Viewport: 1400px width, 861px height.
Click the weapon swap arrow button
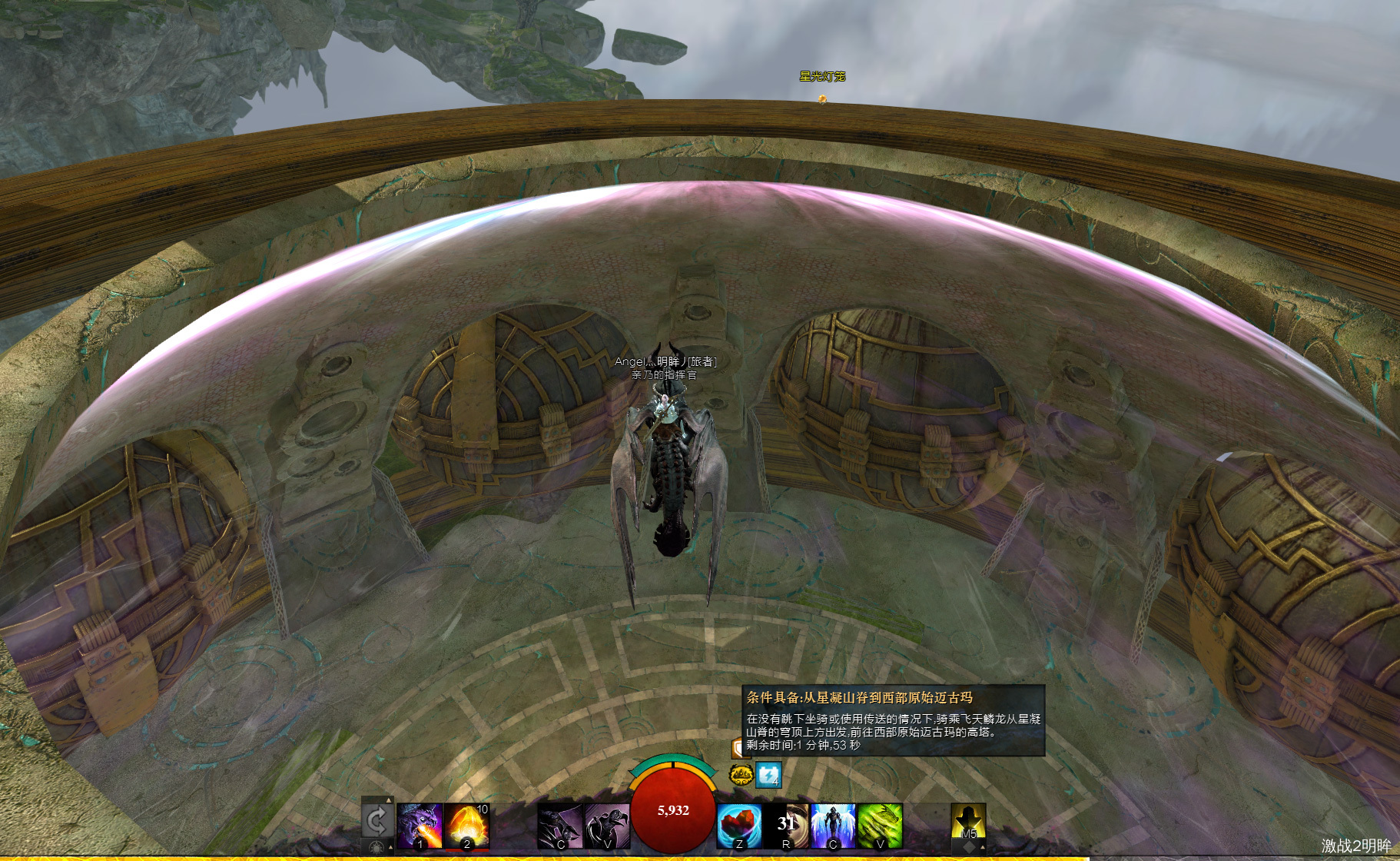tap(377, 822)
